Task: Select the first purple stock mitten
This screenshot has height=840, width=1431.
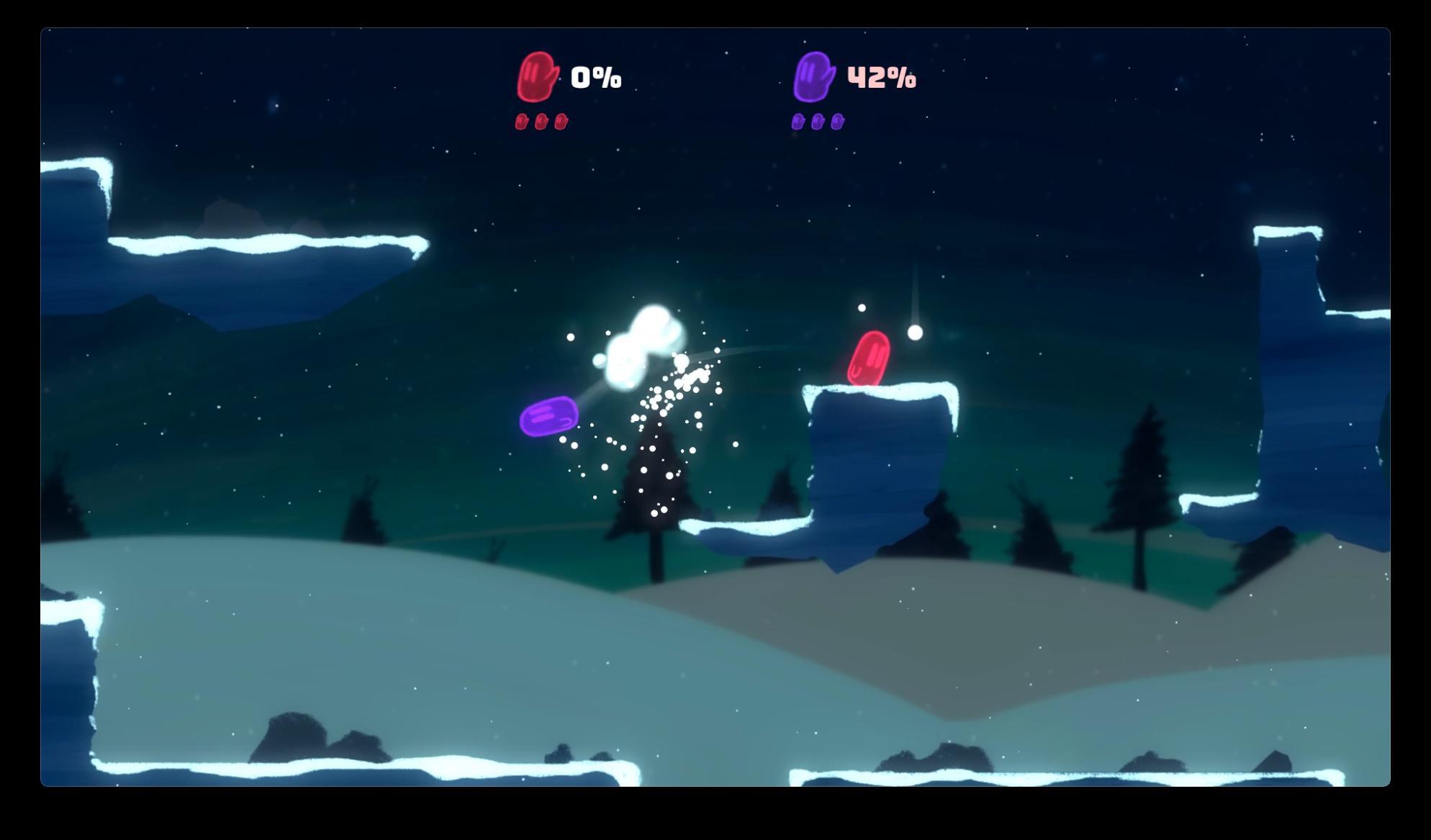Action: pyautogui.click(x=799, y=122)
